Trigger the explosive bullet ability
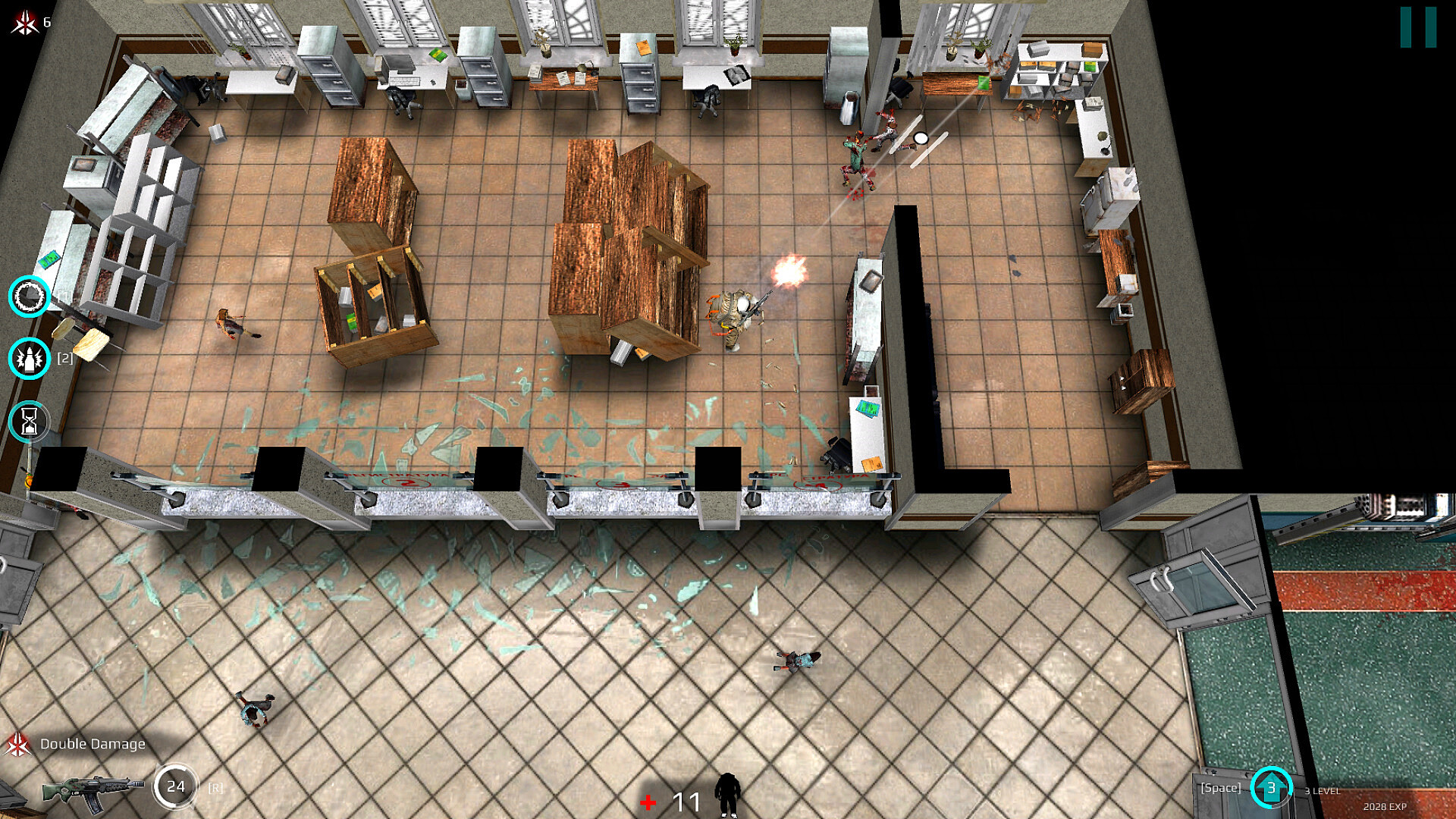This screenshot has width=1456, height=819. pos(30,359)
